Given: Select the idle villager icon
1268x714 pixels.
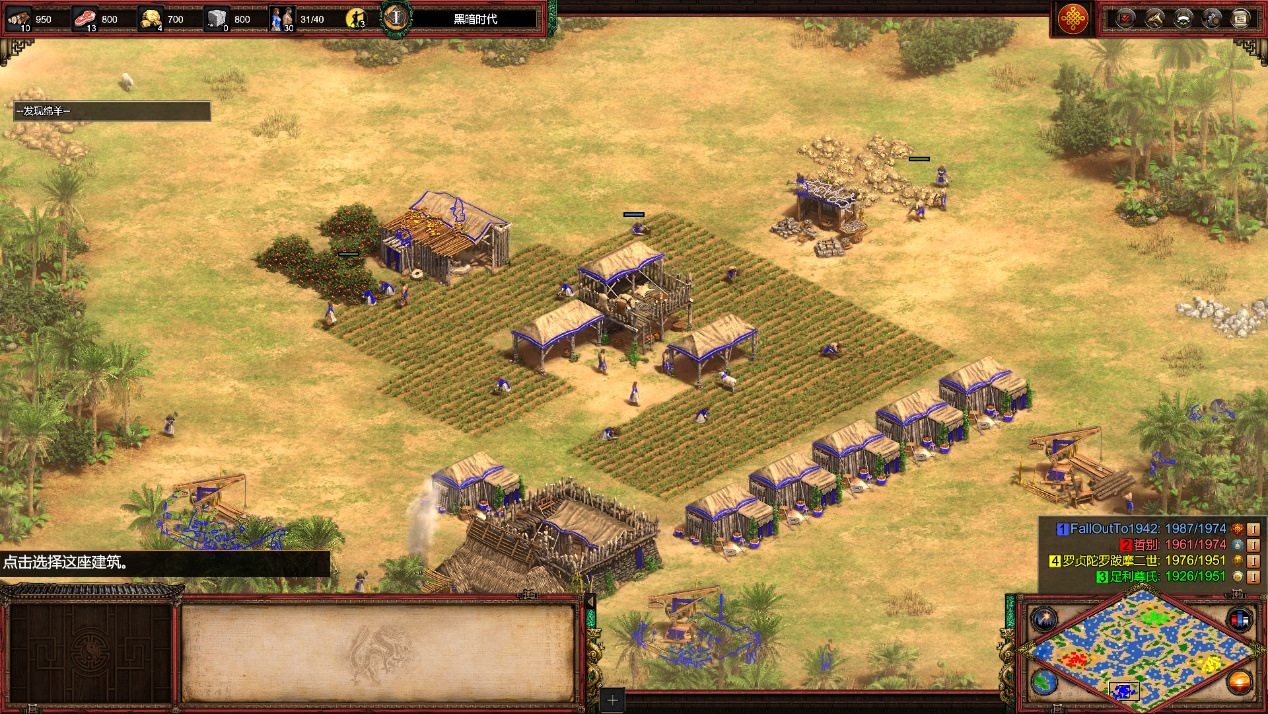Looking at the screenshot, I should coord(356,18).
